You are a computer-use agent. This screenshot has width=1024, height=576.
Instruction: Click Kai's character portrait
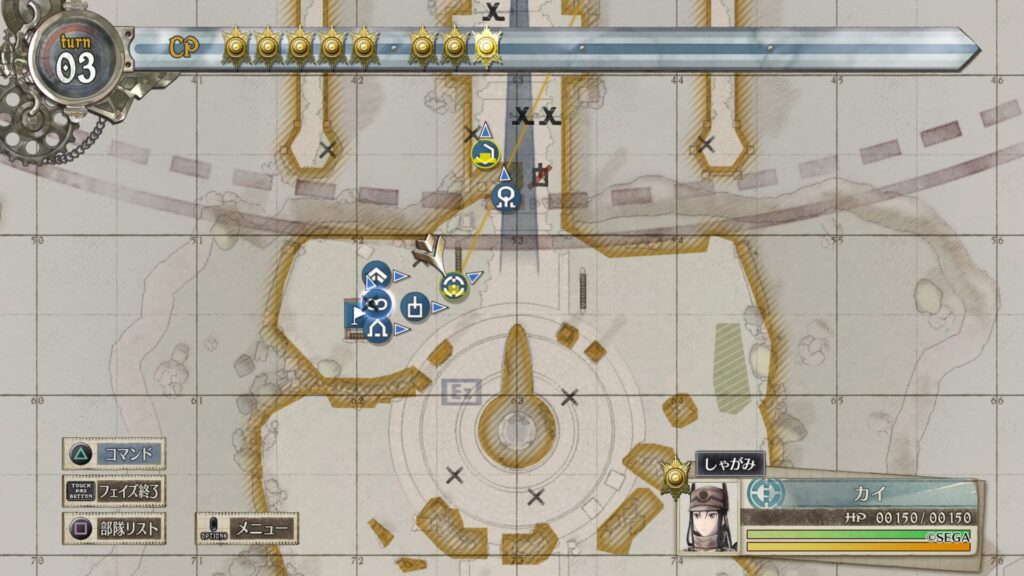[711, 517]
